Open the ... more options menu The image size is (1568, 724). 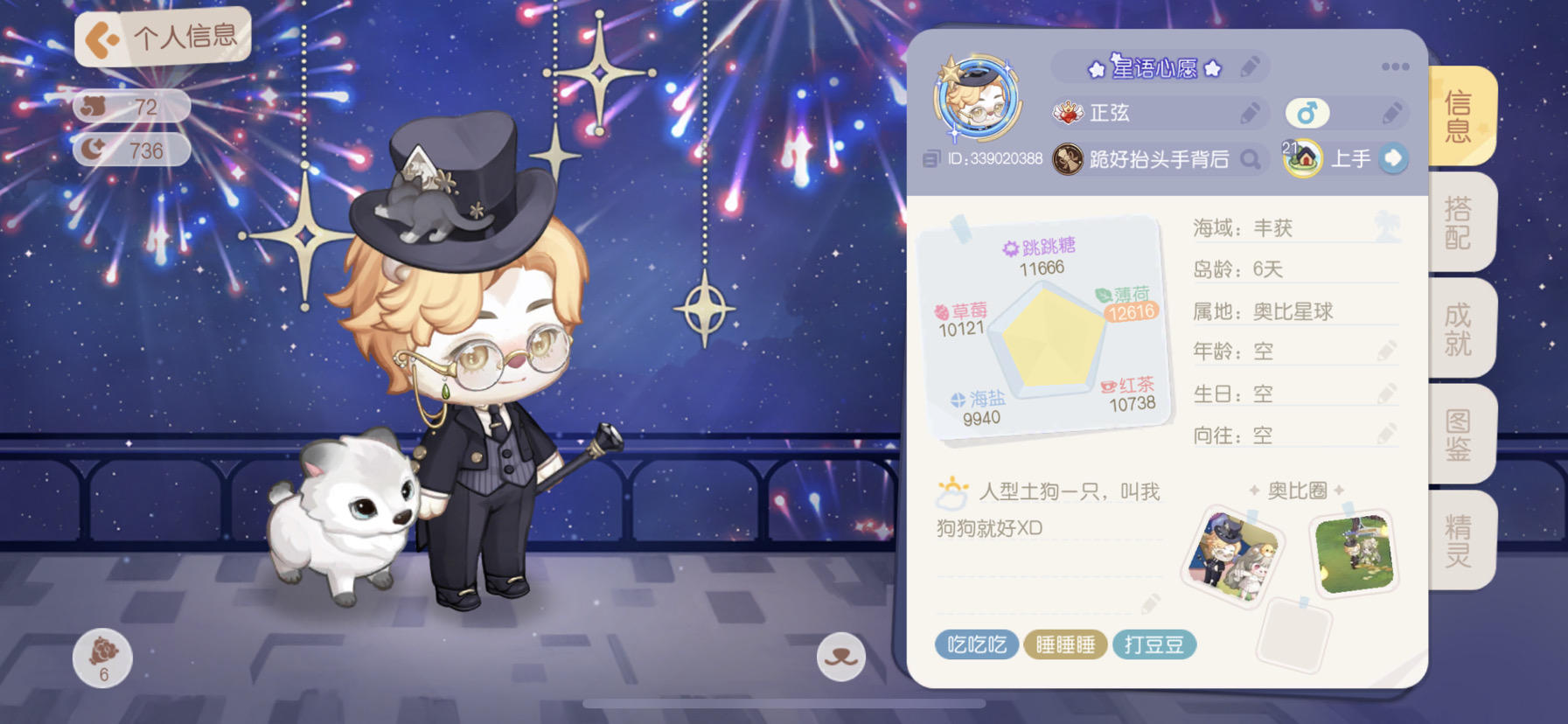(1397, 66)
